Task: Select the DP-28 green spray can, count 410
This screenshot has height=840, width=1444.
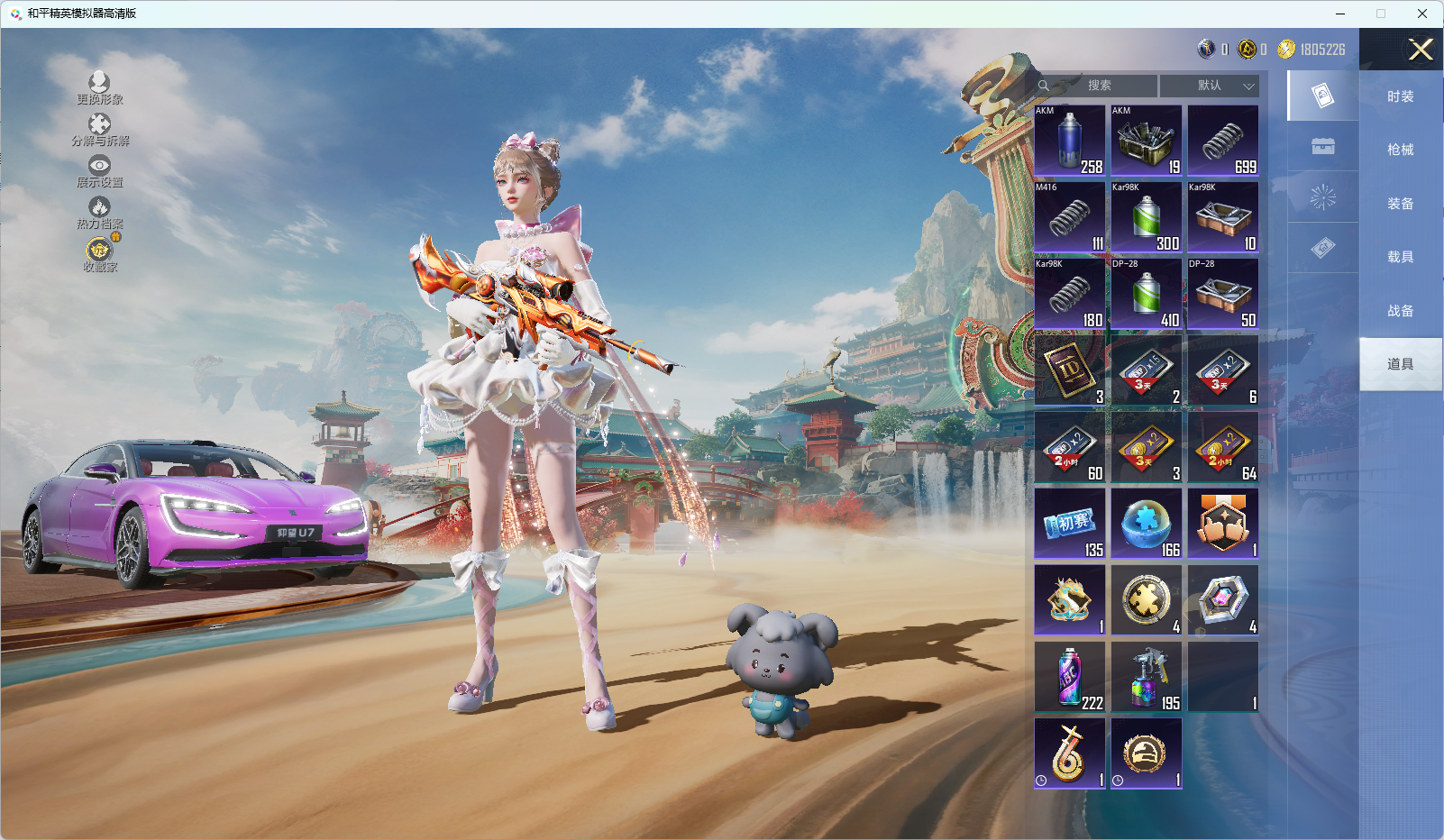Action: pyautogui.click(x=1147, y=294)
